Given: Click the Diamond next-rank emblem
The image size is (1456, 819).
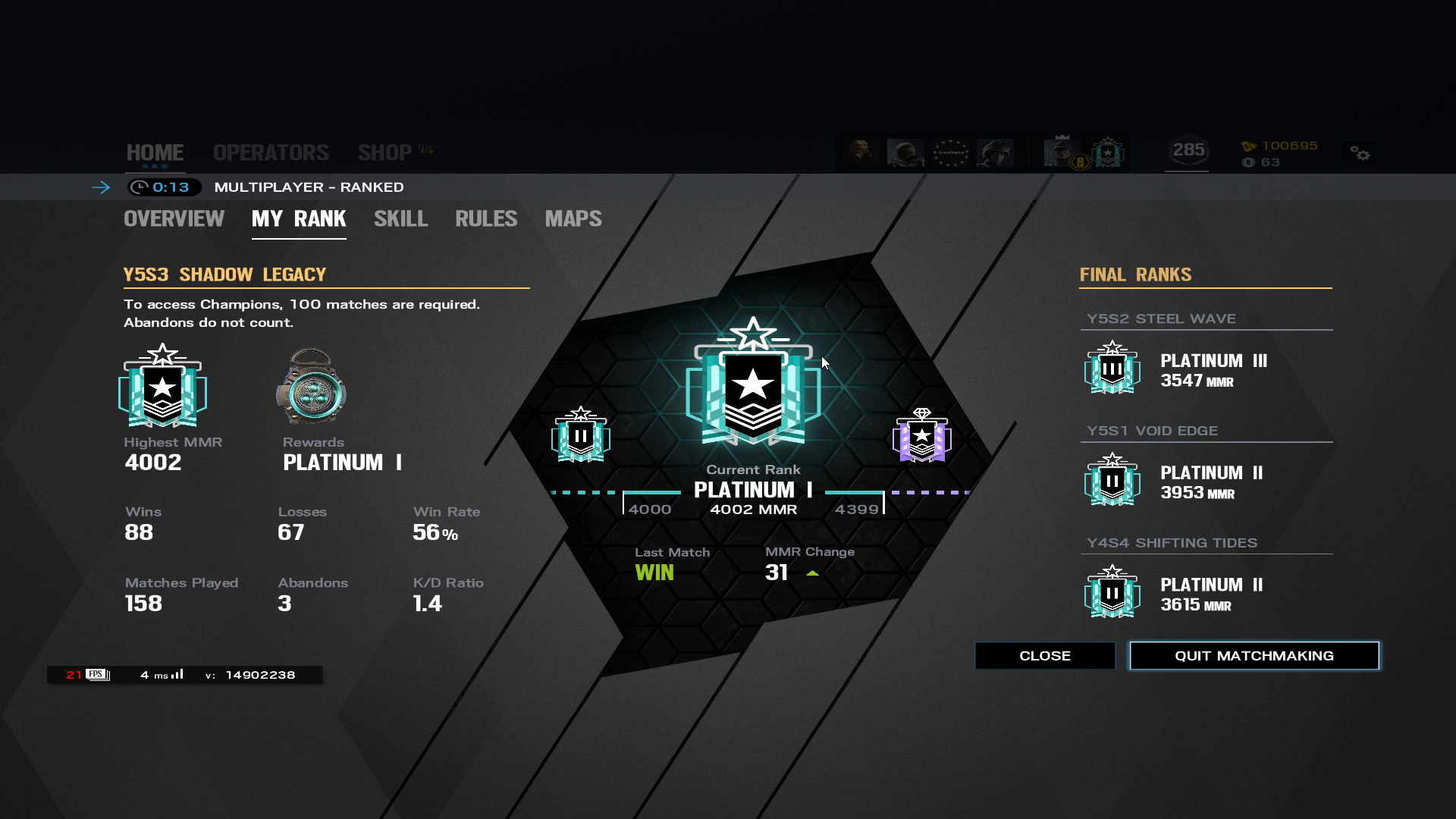Looking at the screenshot, I should (921, 435).
